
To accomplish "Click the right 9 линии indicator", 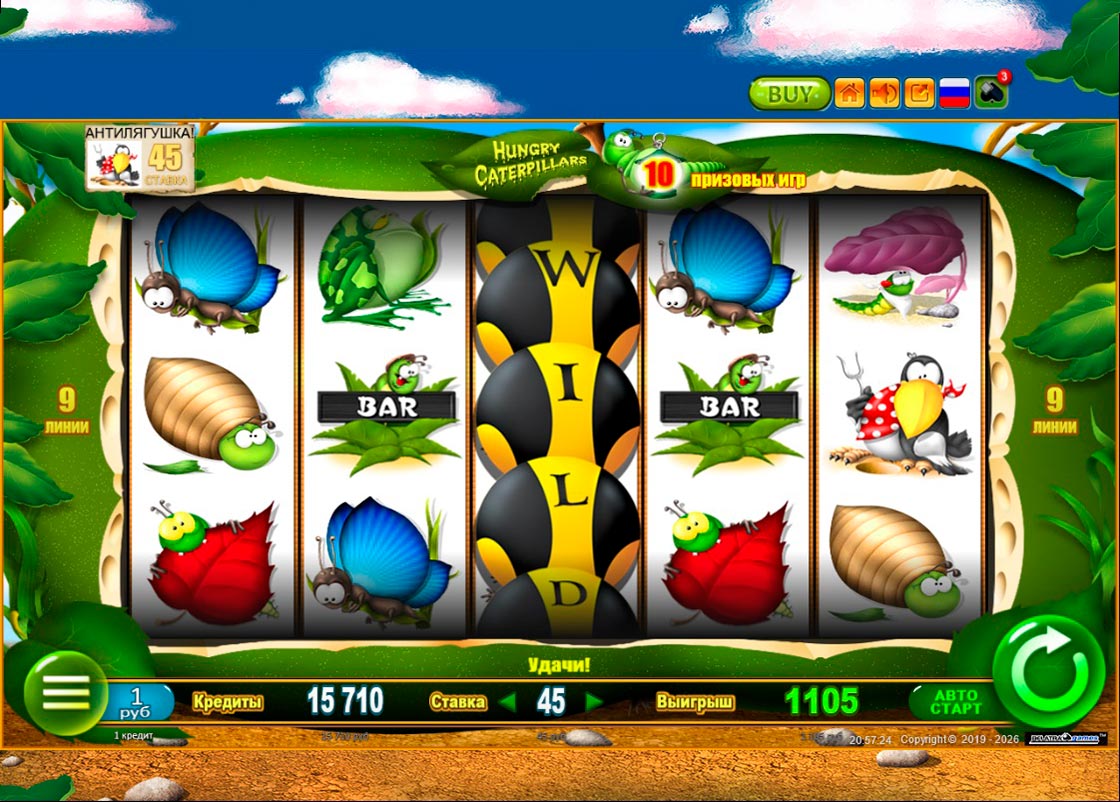I will pyautogui.click(x=1054, y=411).
